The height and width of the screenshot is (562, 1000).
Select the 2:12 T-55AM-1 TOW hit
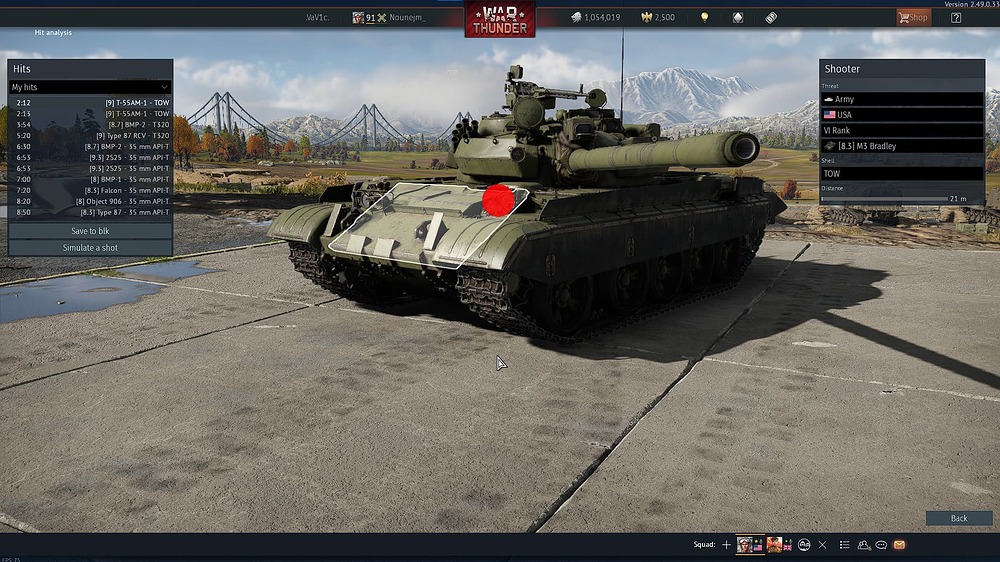92,103
